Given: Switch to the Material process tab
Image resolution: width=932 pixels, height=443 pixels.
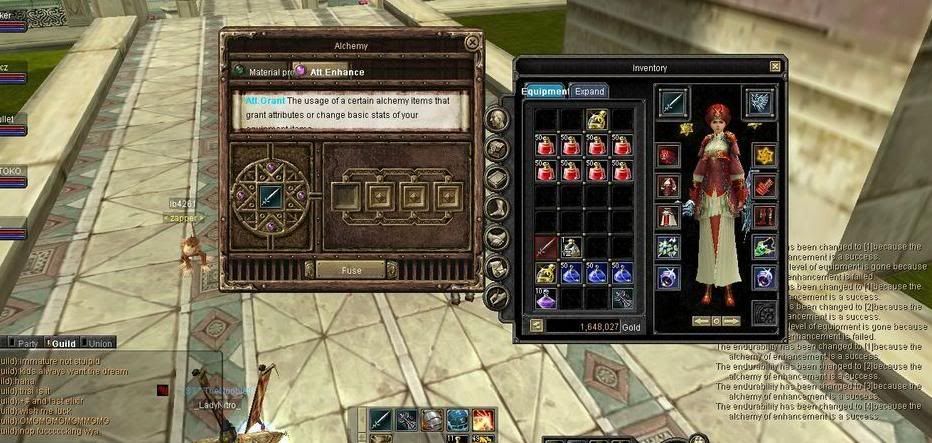Looking at the screenshot, I should click(x=264, y=72).
